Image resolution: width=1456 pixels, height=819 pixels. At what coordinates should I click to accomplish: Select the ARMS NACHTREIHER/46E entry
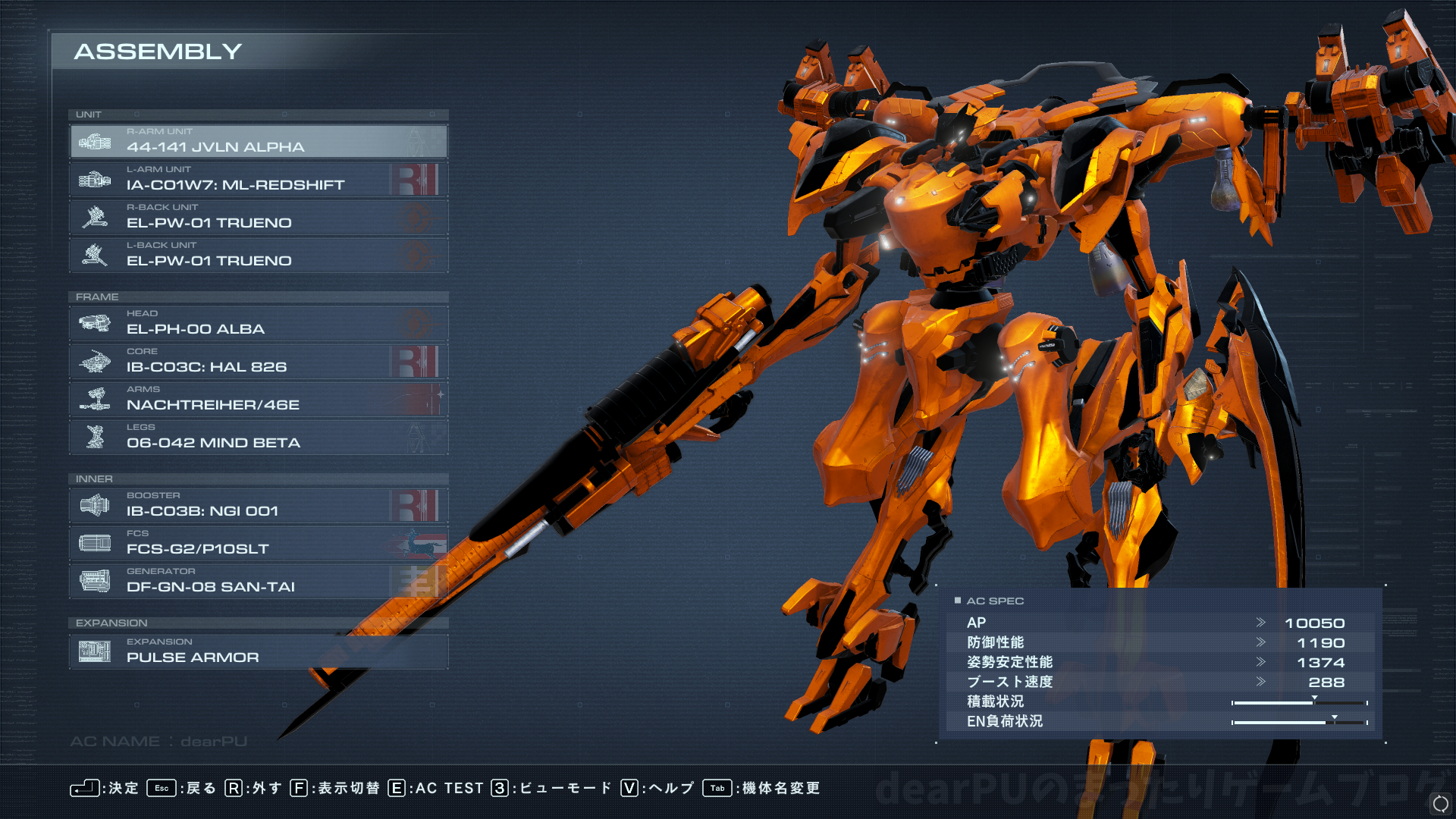[x=259, y=400]
